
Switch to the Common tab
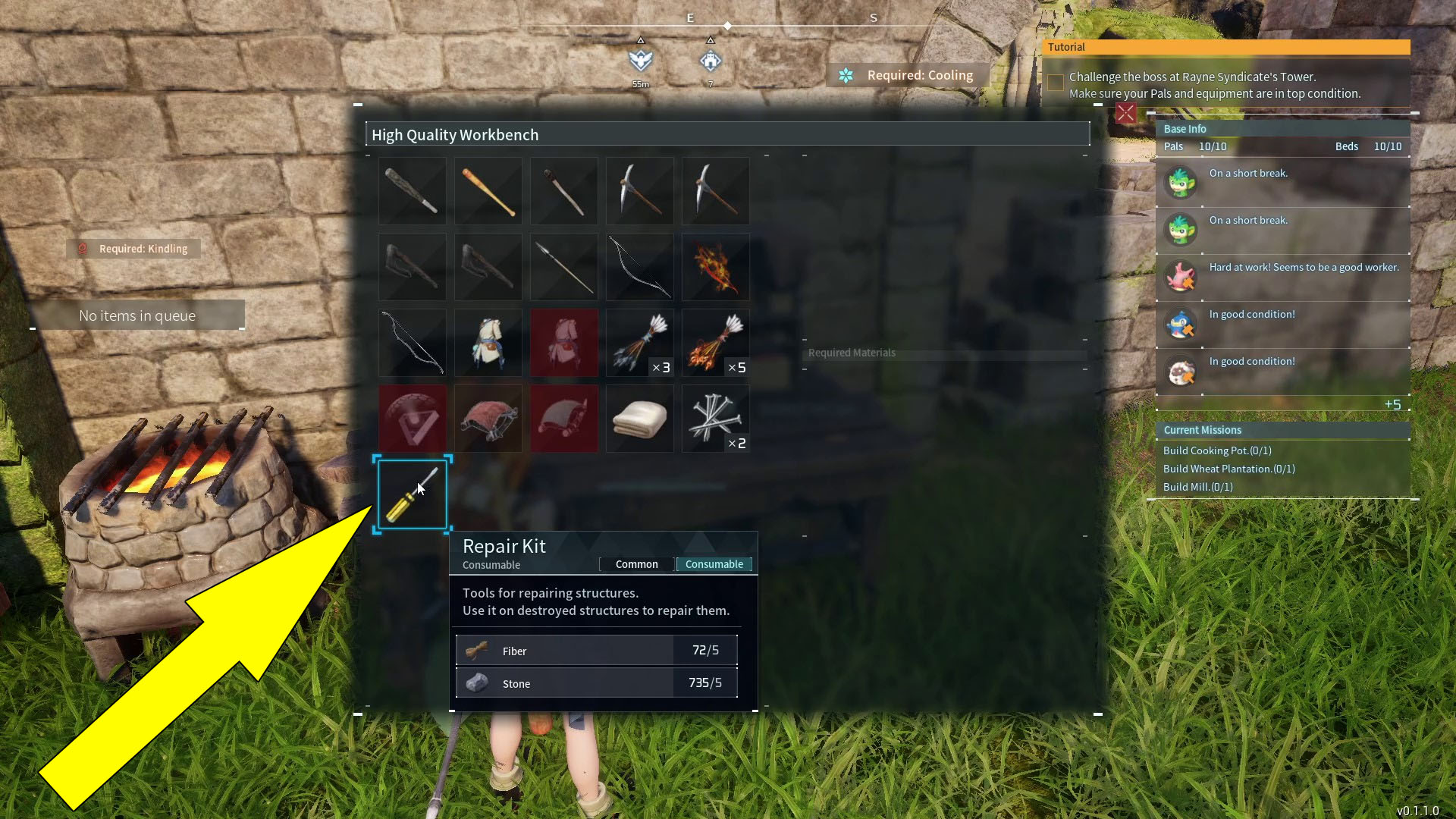pos(636,564)
